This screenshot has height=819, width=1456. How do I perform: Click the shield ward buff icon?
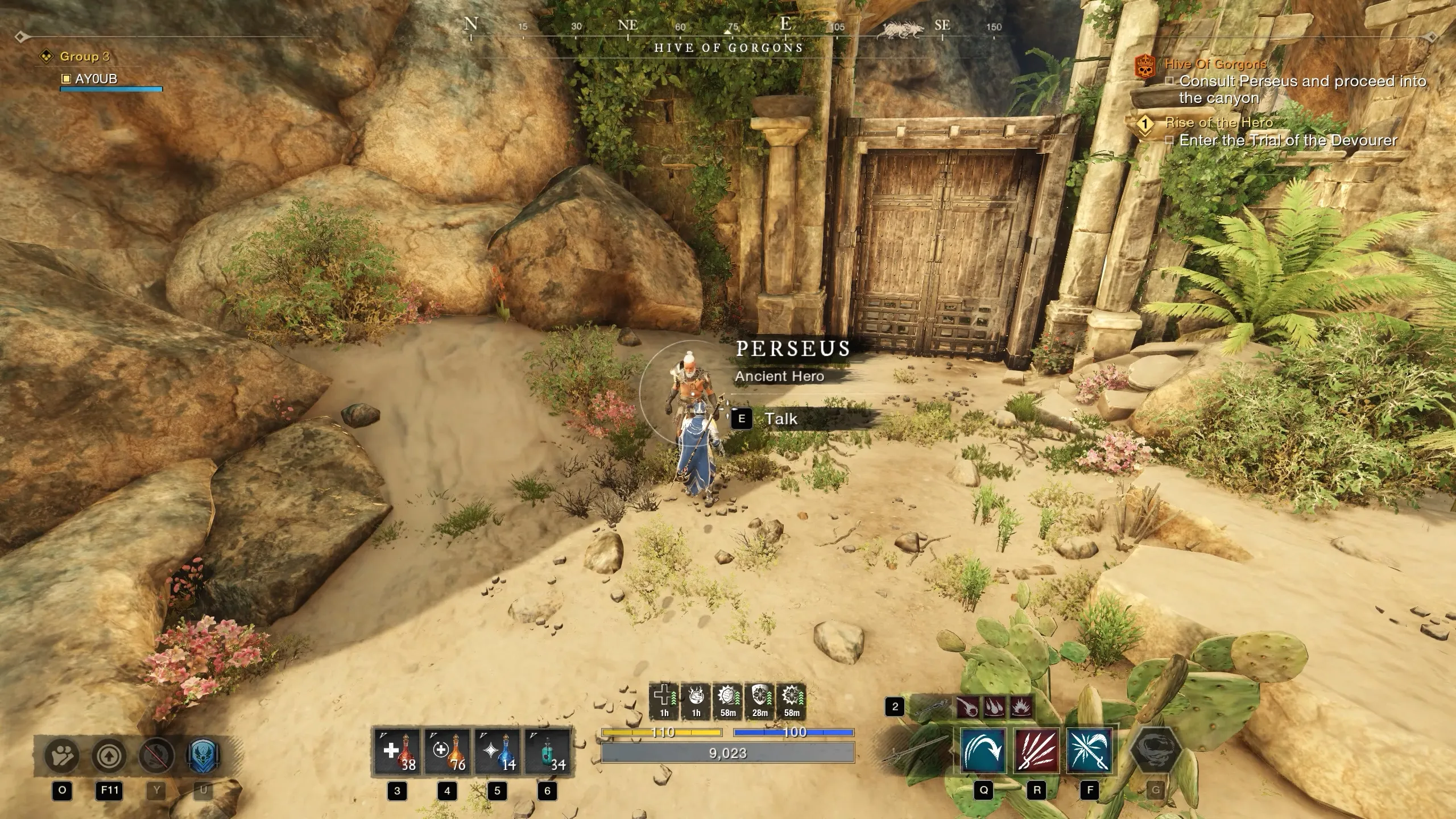click(x=760, y=701)
